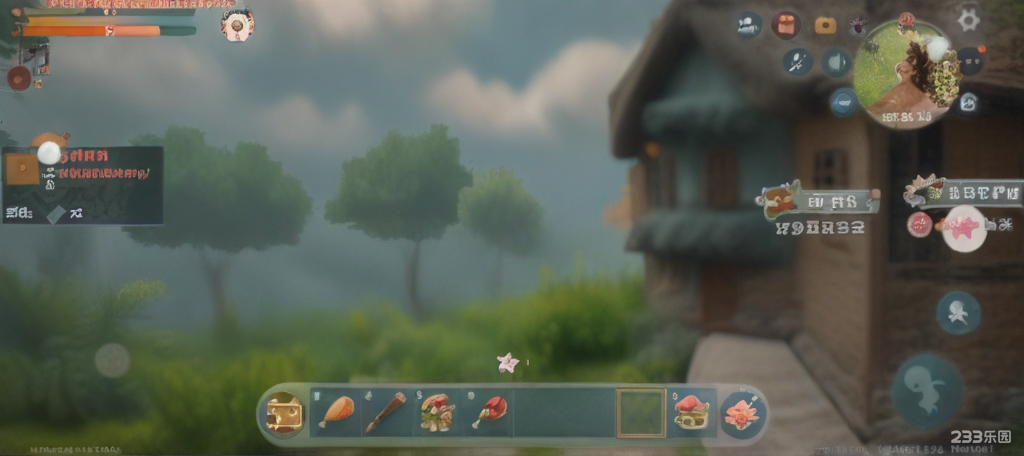
Task: Open the quest tracker panel
Action: (83, 184)
